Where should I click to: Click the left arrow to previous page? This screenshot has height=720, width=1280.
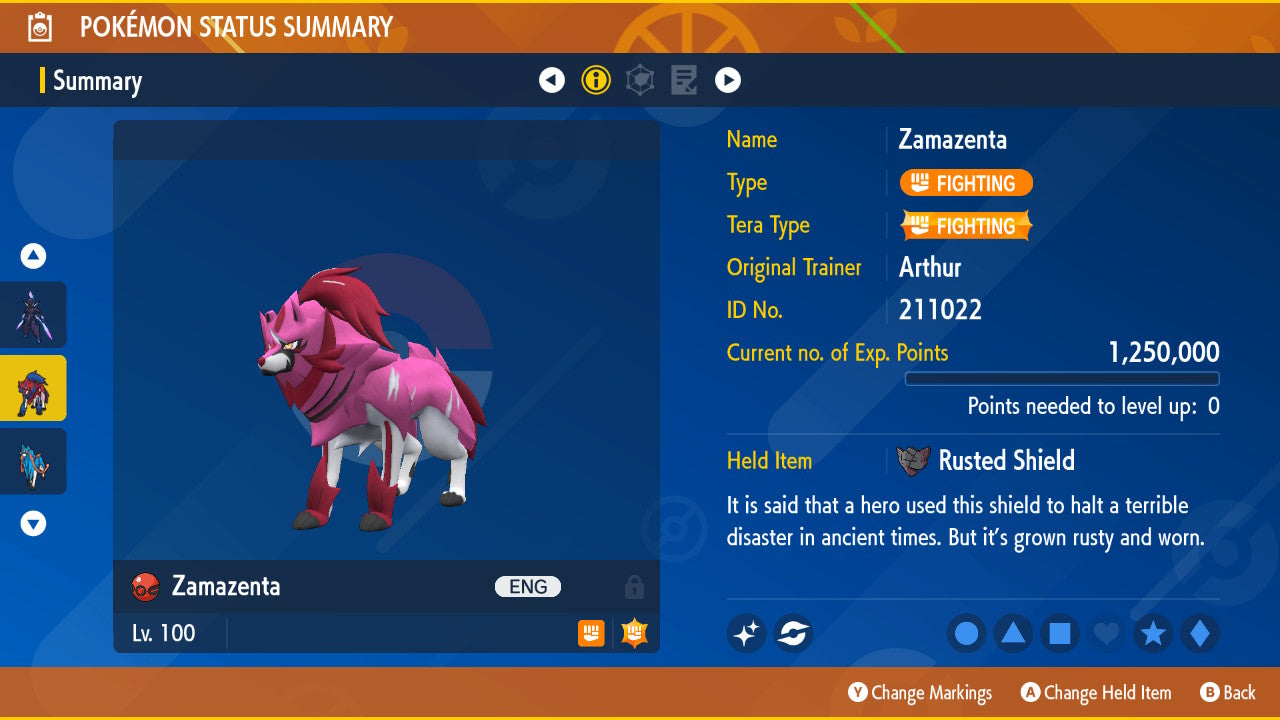tap(552, 79)
